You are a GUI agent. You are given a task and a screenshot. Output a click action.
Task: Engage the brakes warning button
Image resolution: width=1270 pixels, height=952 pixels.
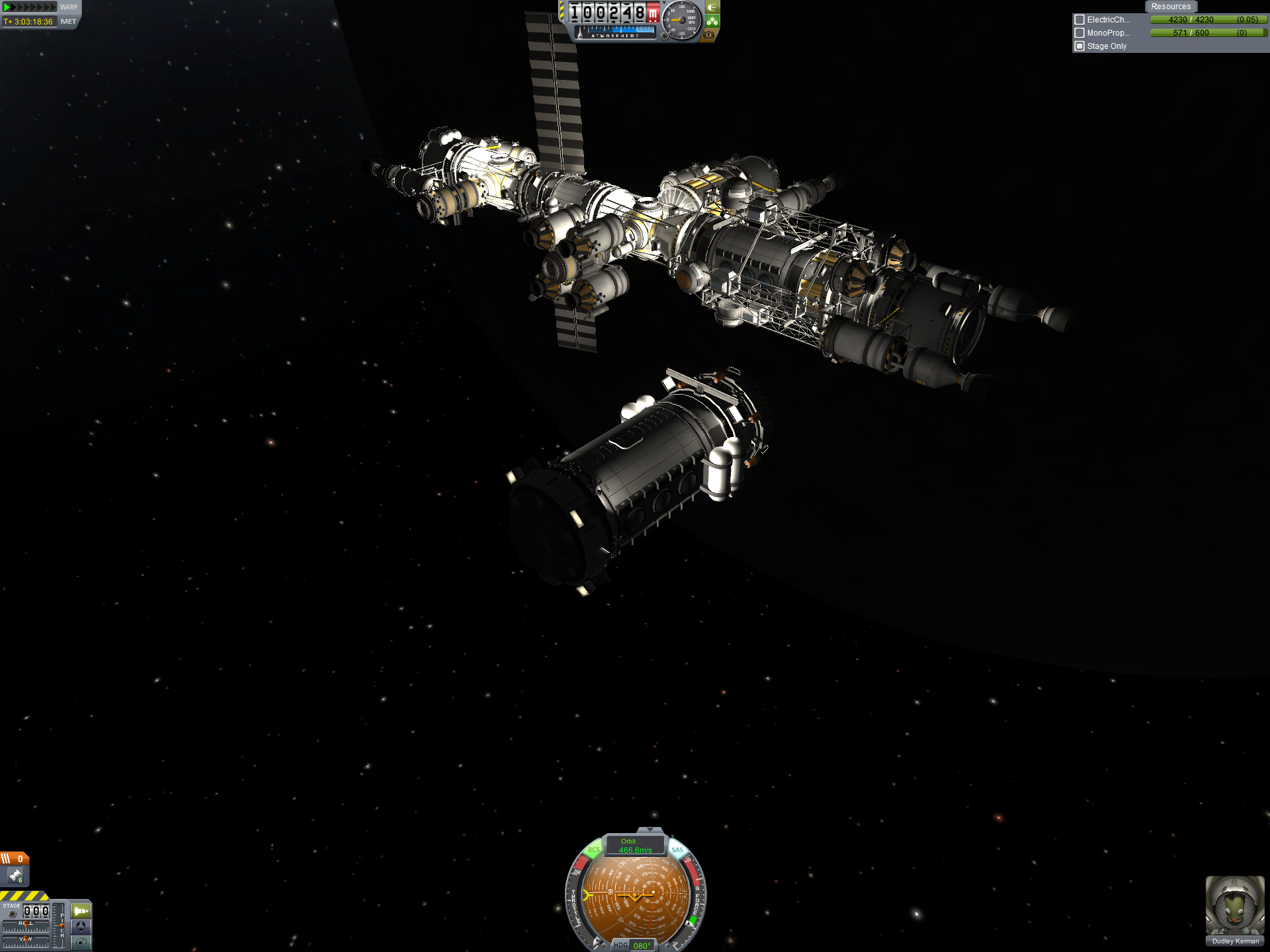(x=710, y=35)
